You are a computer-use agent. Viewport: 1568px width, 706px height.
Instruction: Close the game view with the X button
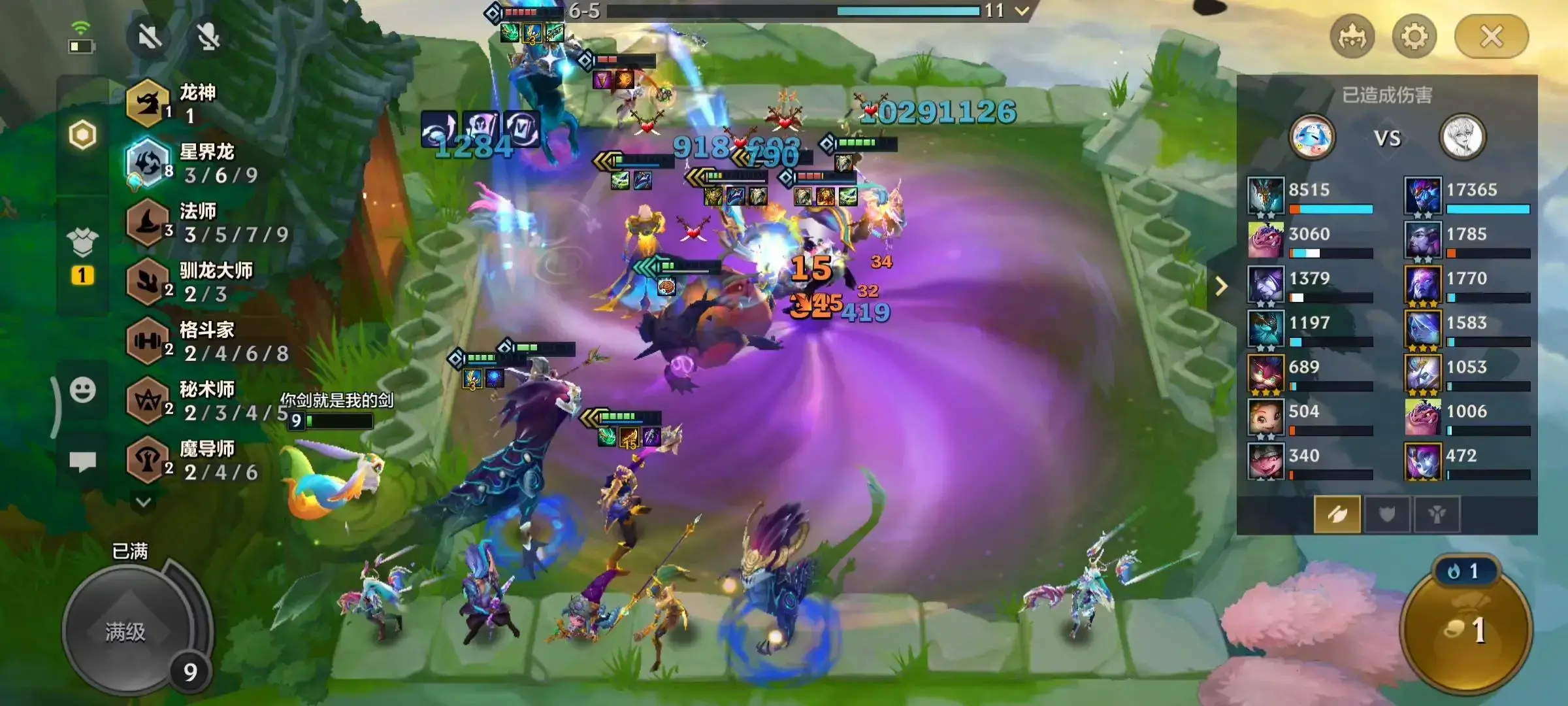pos(1492,37)
